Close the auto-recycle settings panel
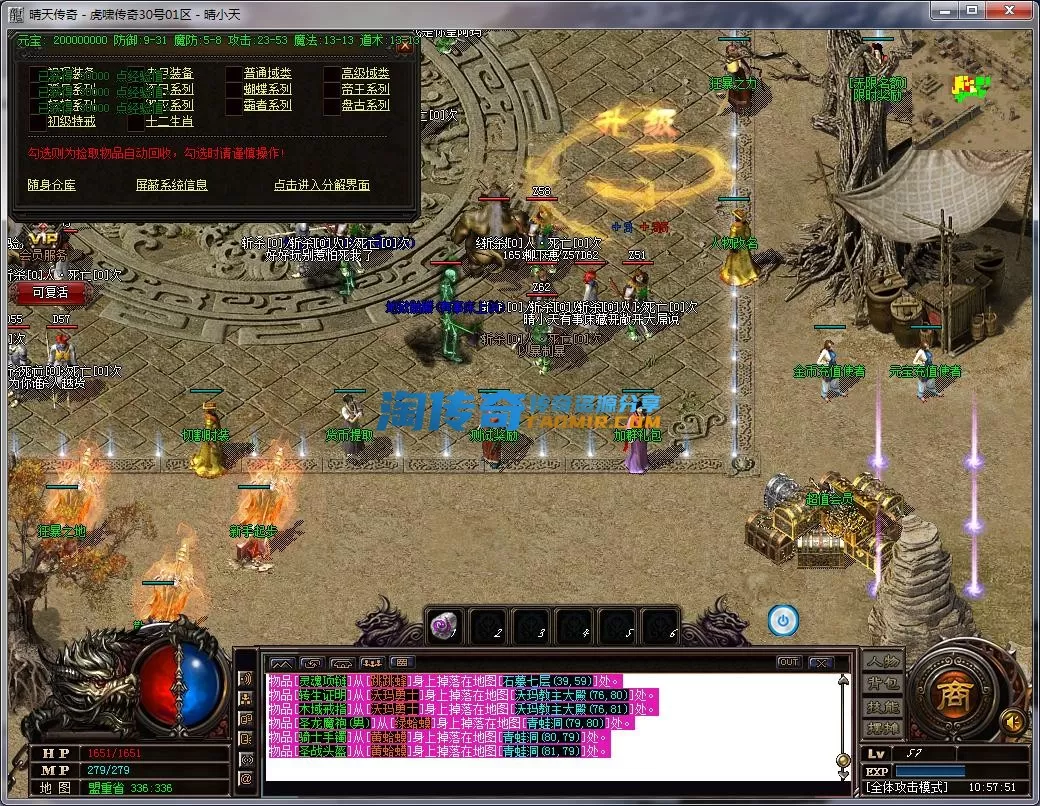The height and width of the screenshot is (806, 1040). (404, 46)
